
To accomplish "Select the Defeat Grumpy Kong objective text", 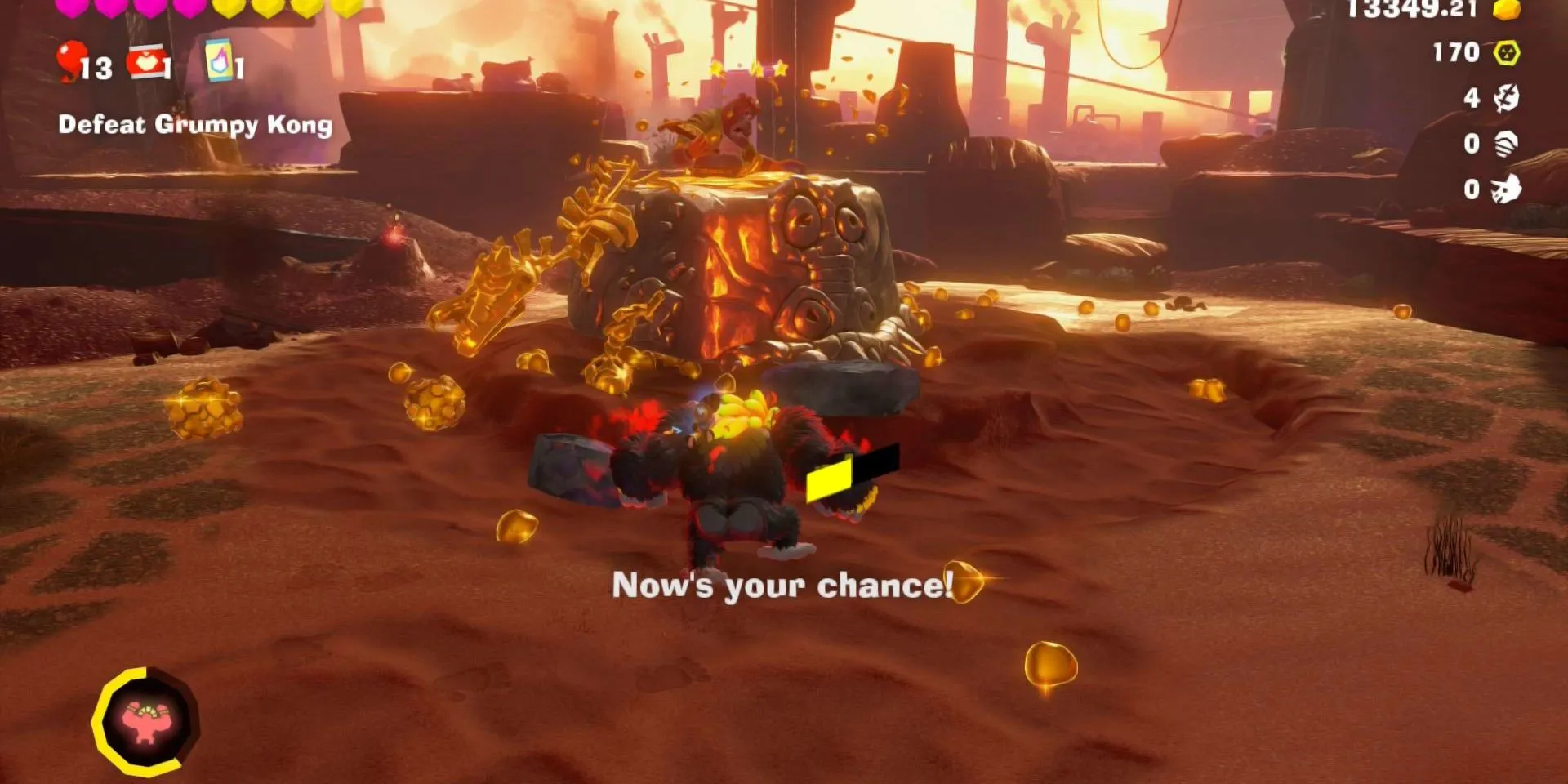I will pyautogui.click(x=196, y=125).
